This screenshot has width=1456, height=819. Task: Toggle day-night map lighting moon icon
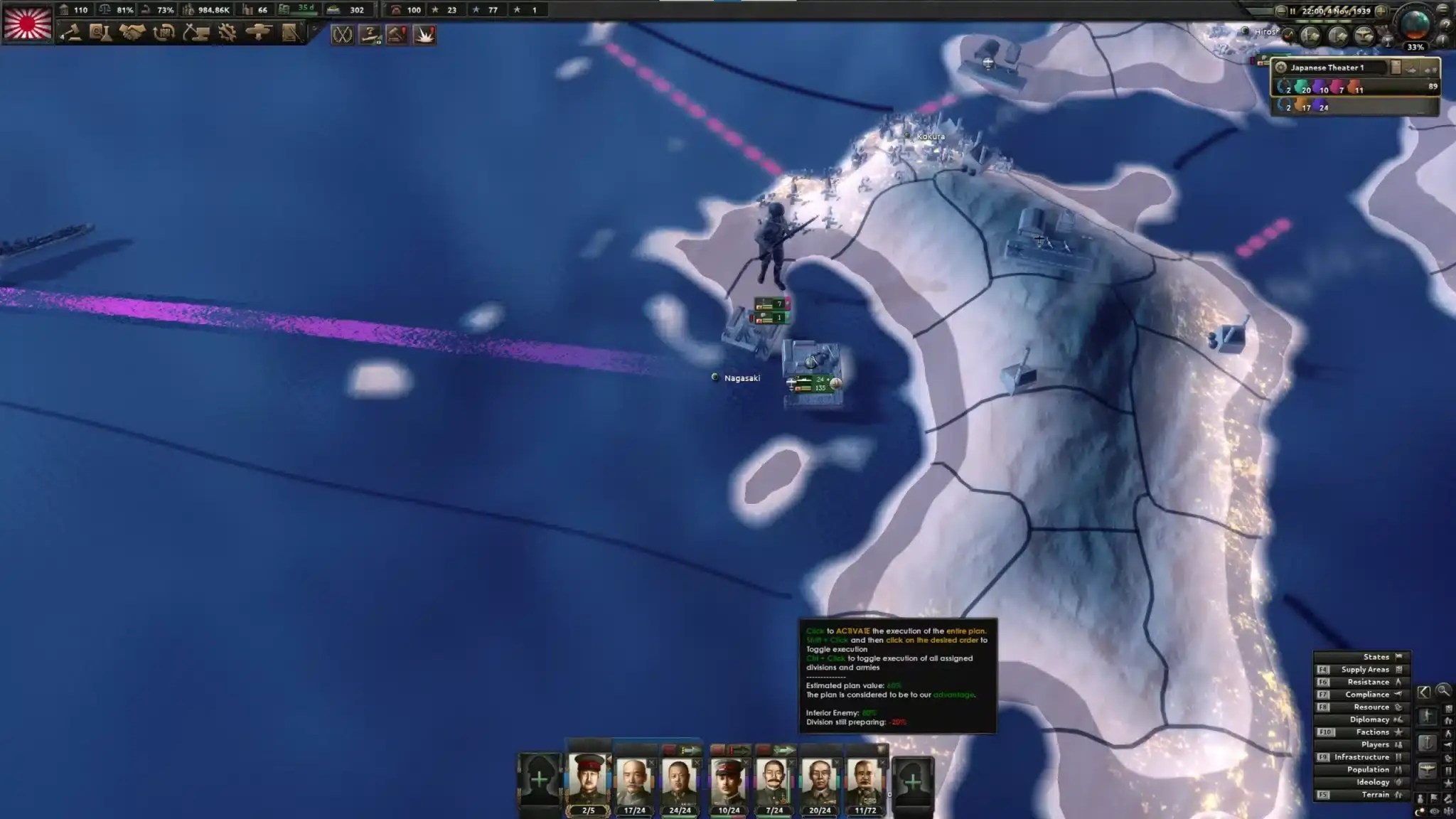(x=1419, y=810)
